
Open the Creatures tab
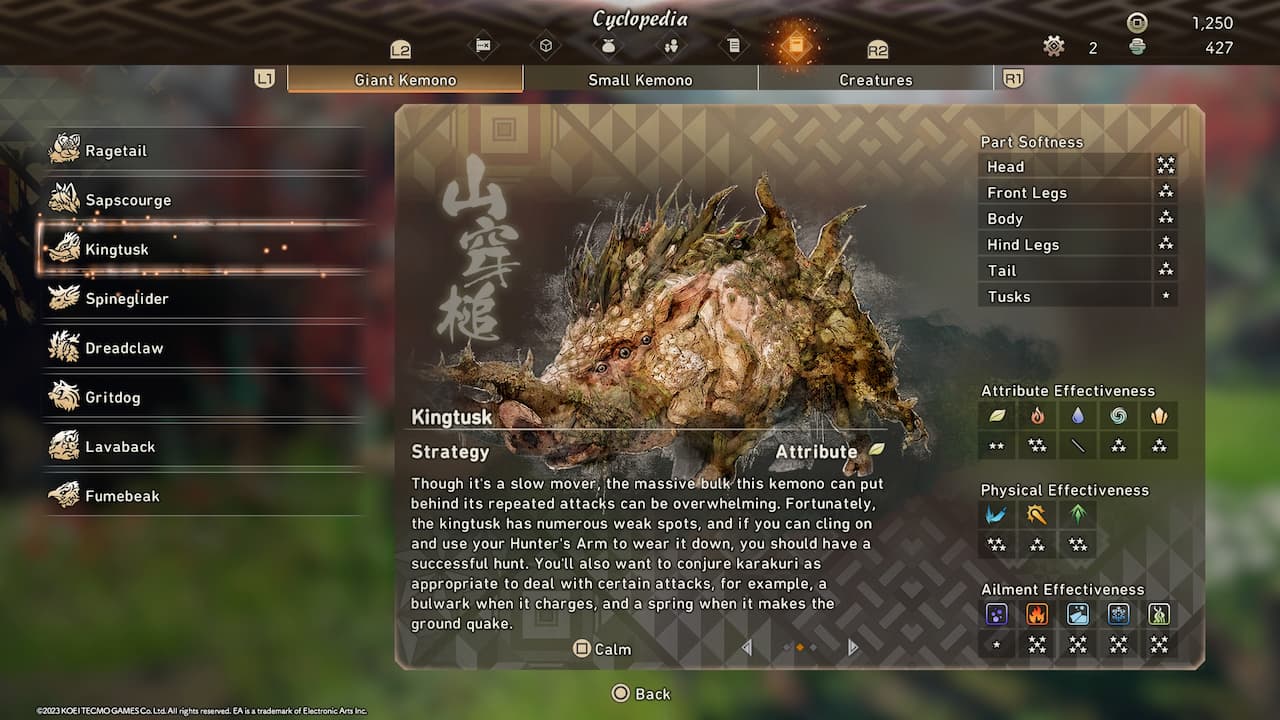tap(875, 80)
